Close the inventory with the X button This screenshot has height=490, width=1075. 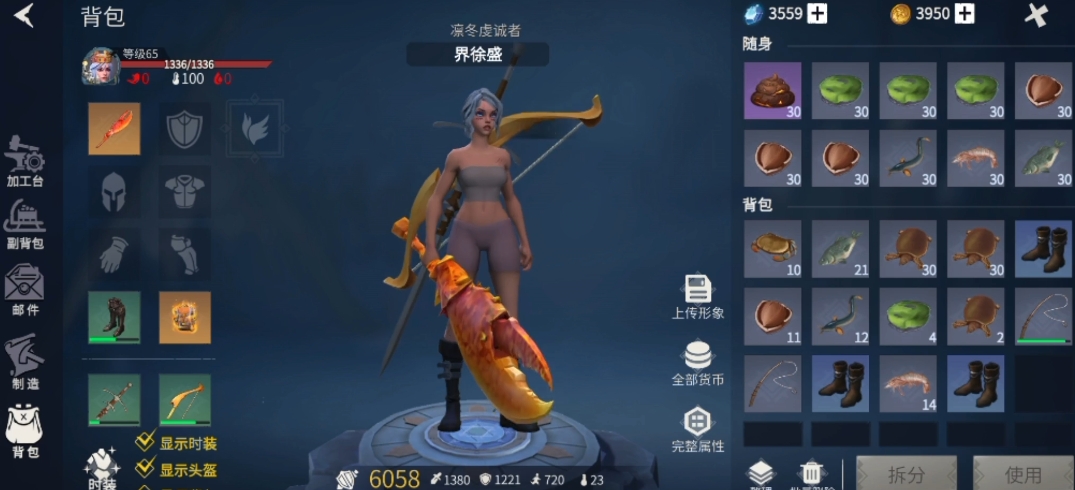tap(1037, 15)
